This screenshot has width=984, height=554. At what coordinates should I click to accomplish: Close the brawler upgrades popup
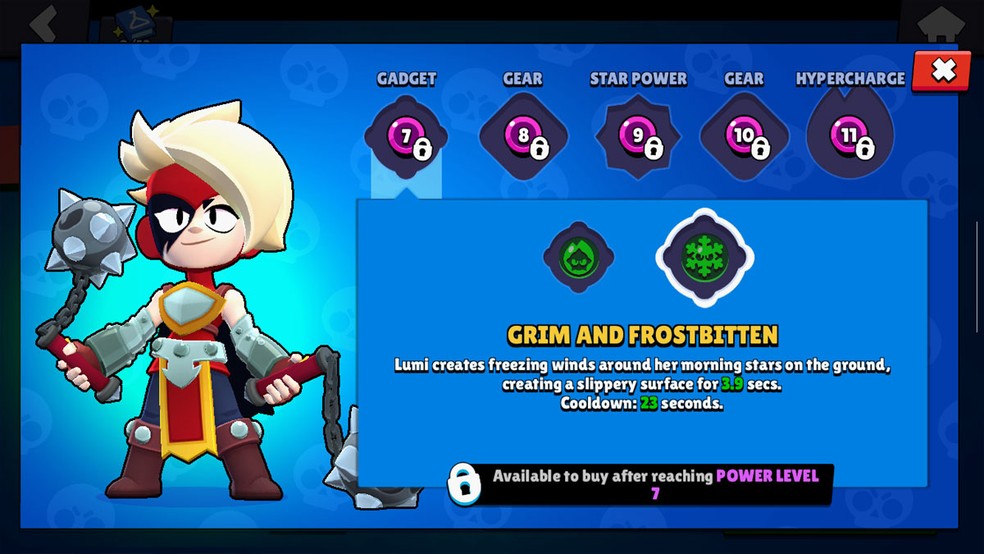click(942, 70)
